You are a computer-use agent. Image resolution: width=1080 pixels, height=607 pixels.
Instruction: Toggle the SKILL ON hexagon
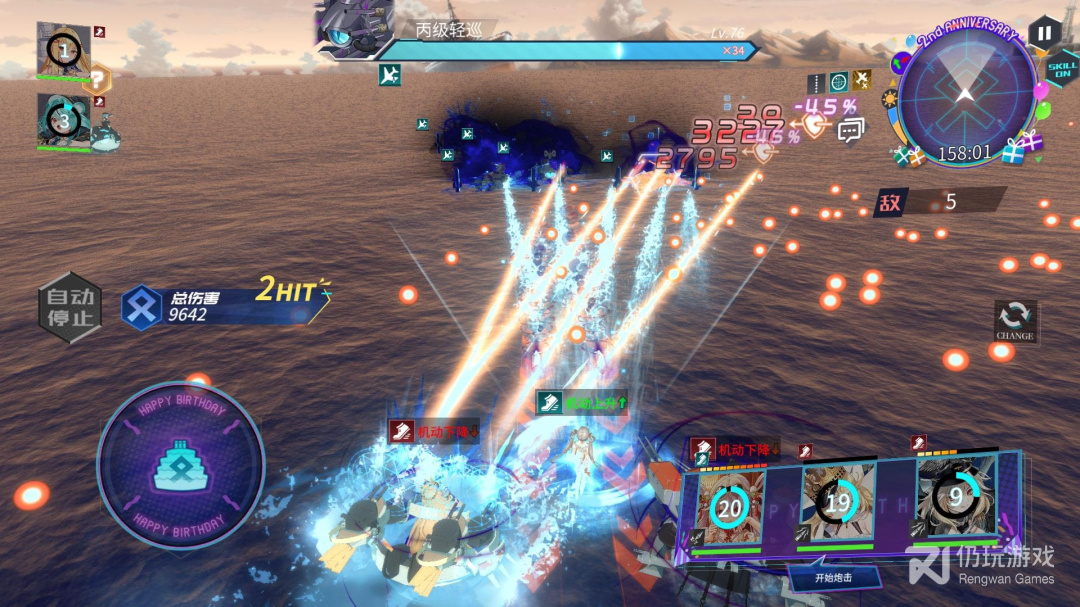[x=1062, y=70]
